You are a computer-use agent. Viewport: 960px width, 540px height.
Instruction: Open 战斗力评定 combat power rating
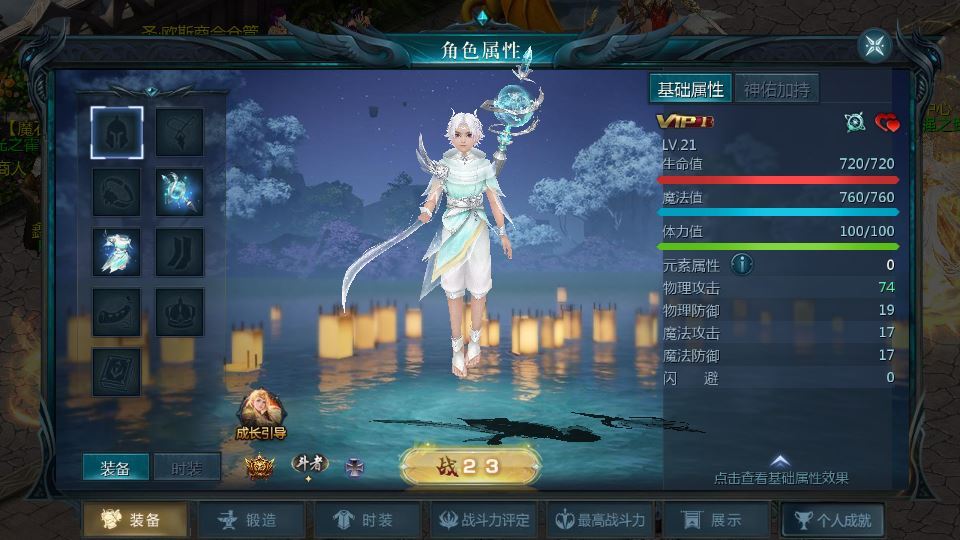482,520
